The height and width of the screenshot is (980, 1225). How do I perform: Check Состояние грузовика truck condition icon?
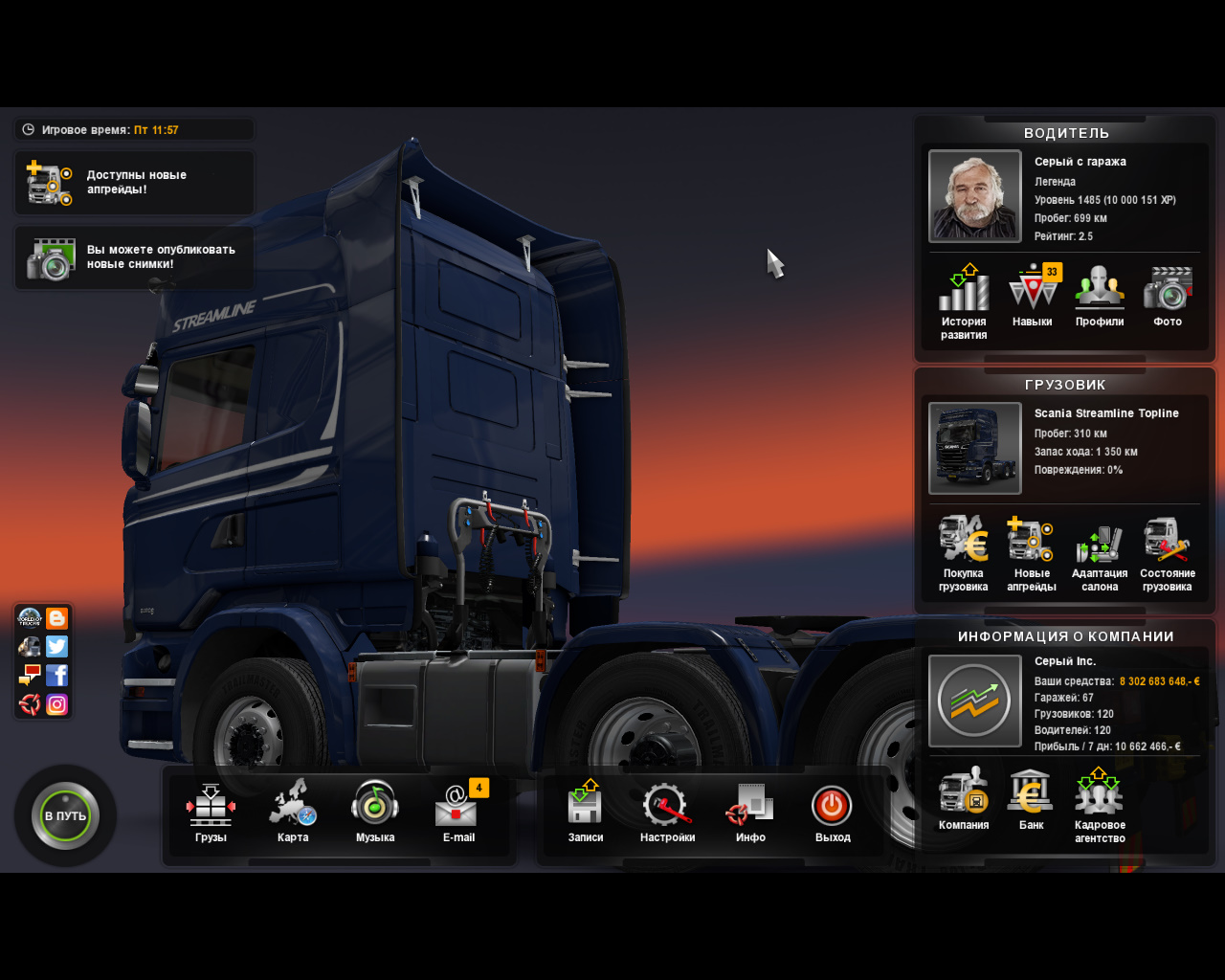[1167, 541]
